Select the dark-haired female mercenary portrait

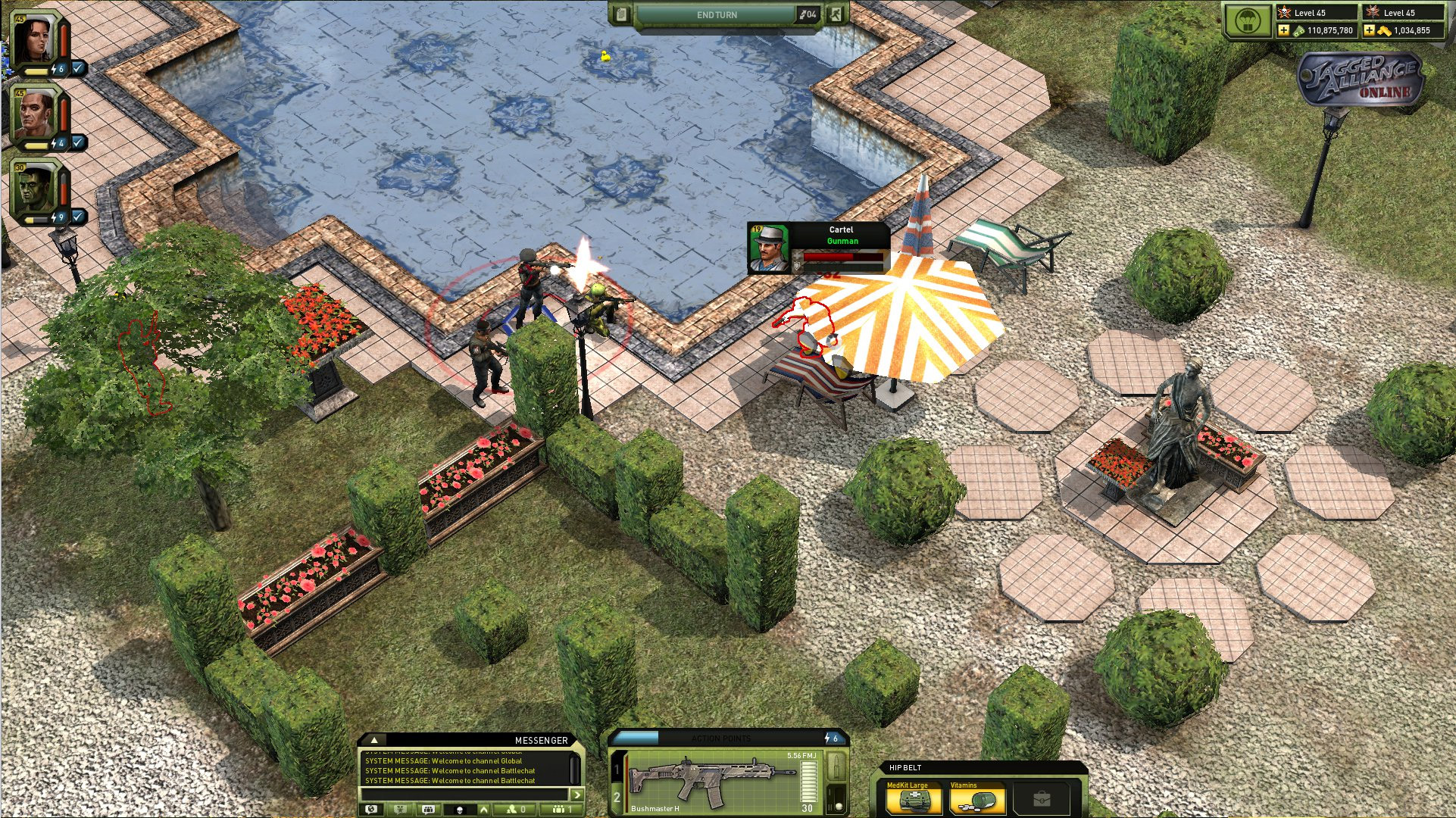pyautogui.click(x=34, y=38)
